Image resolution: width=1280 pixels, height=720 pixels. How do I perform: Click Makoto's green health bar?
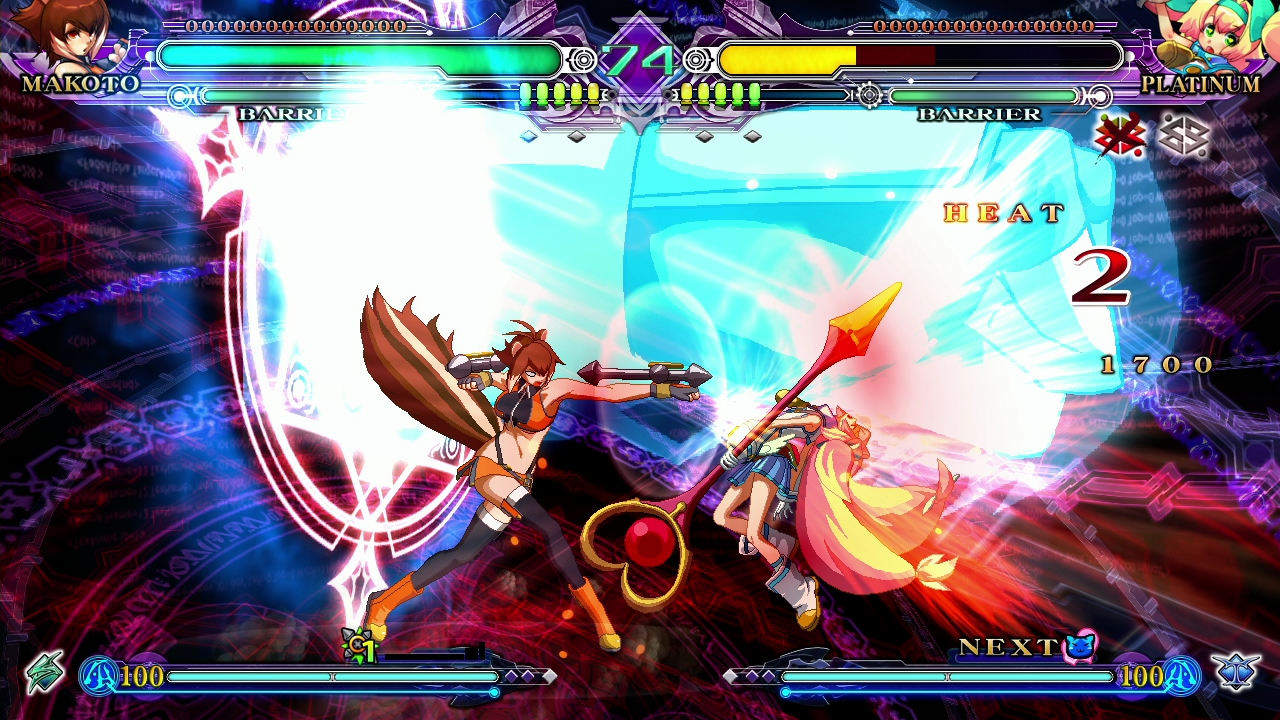(x=360, y=57)
